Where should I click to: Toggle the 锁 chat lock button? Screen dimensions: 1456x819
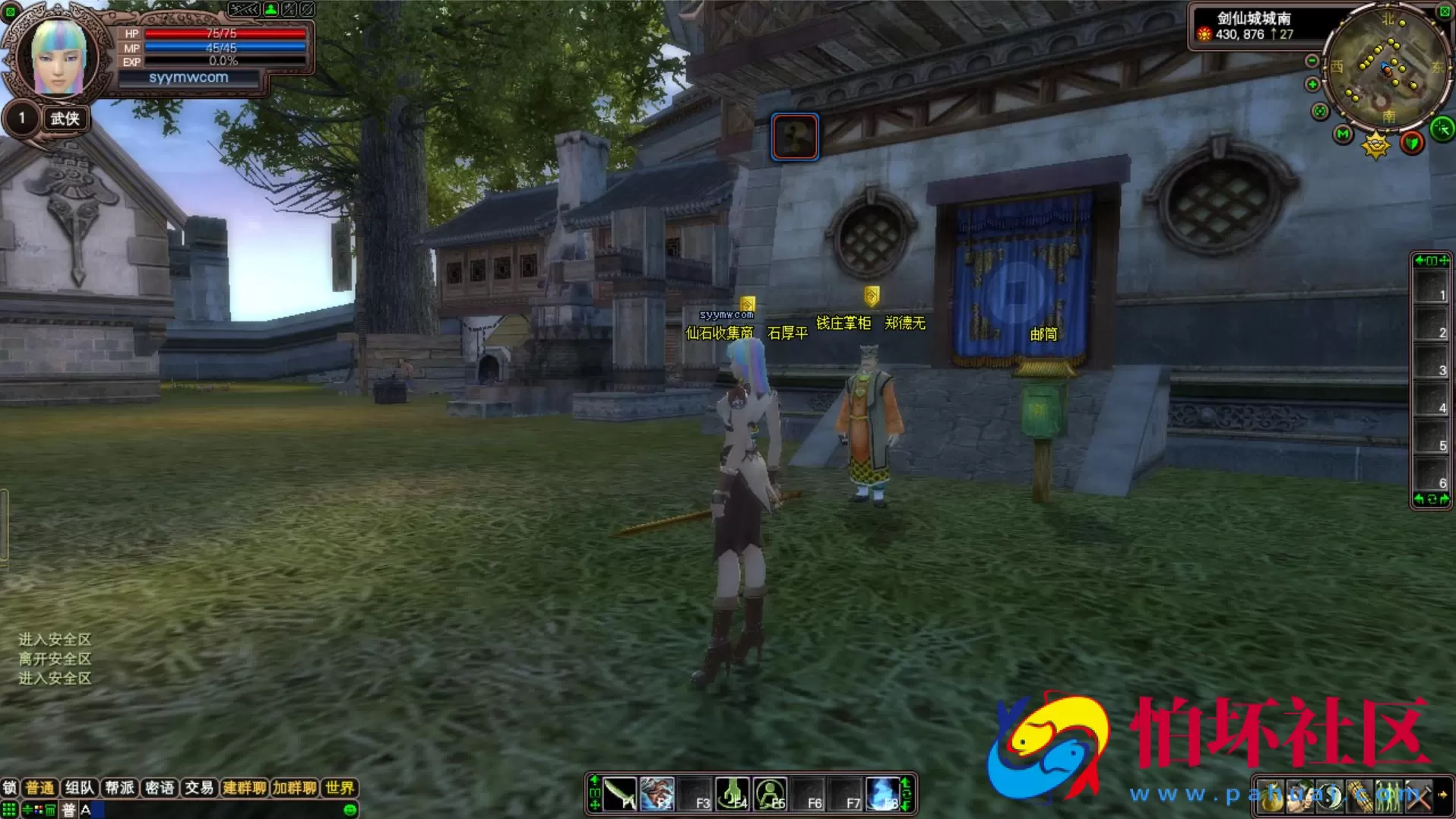point(9,788)
